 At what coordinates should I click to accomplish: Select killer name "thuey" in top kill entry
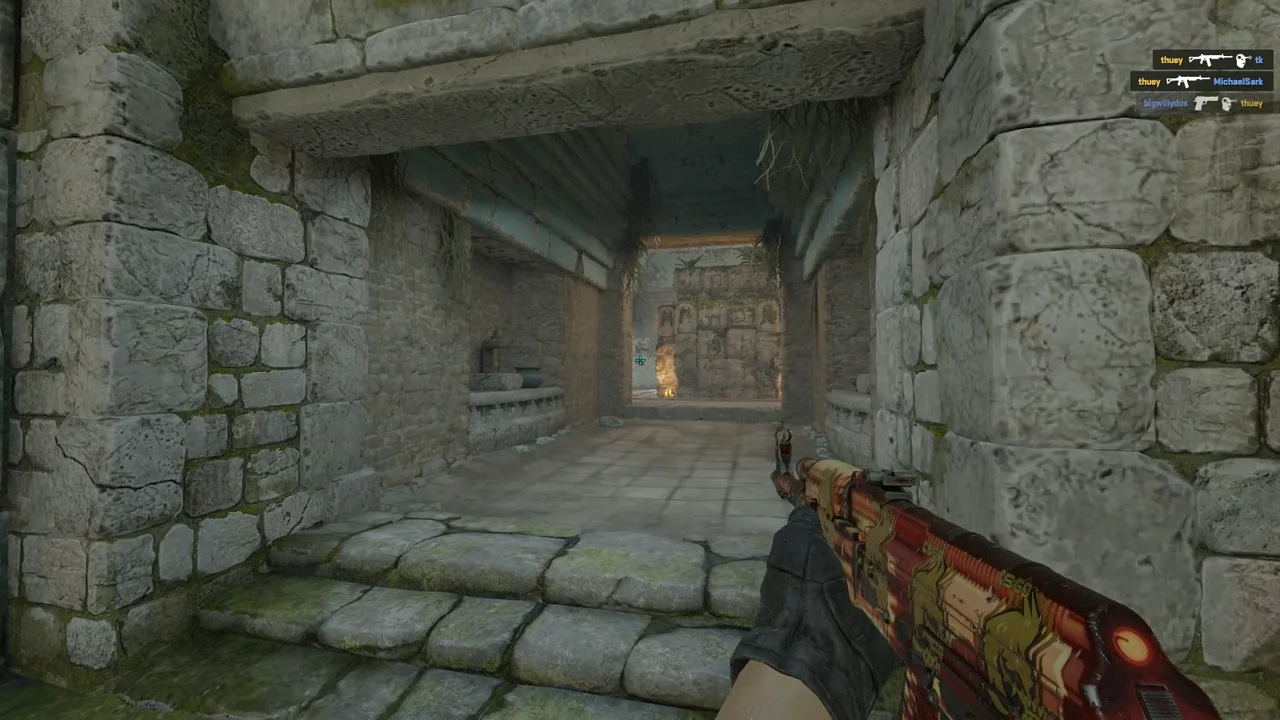point(1171,60)
